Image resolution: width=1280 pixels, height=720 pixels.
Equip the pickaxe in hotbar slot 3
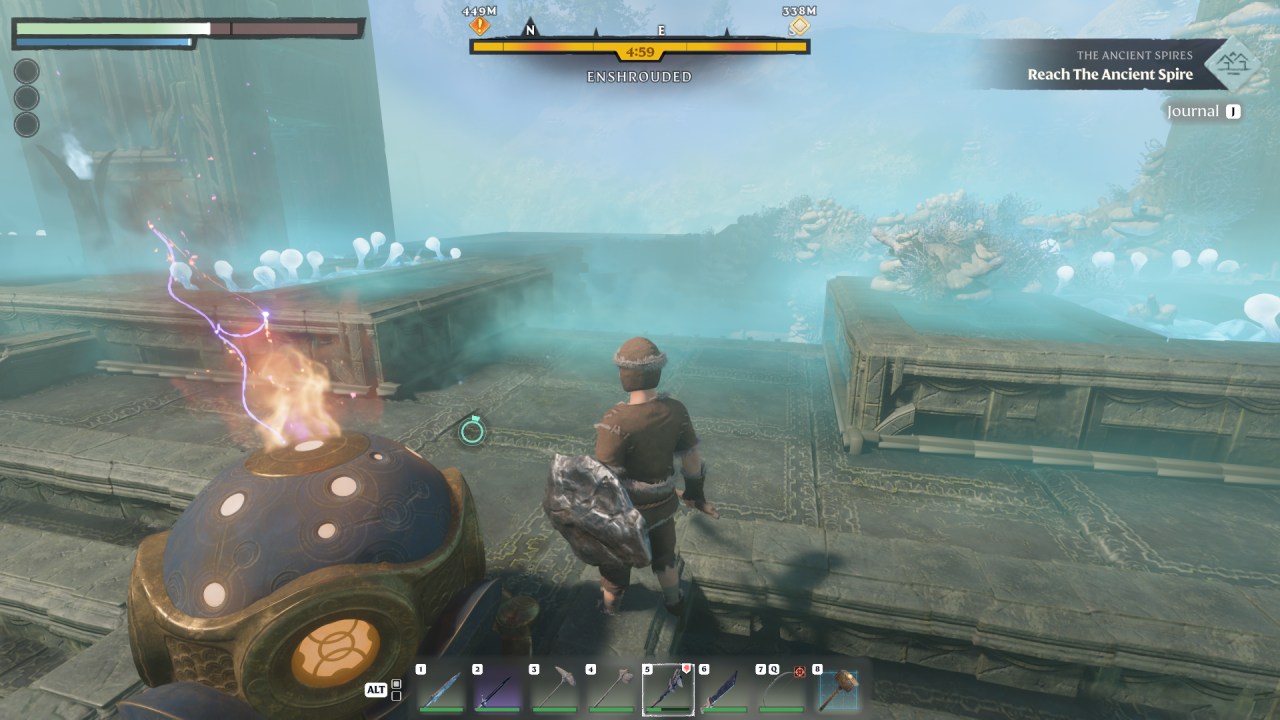coord(555,689)
